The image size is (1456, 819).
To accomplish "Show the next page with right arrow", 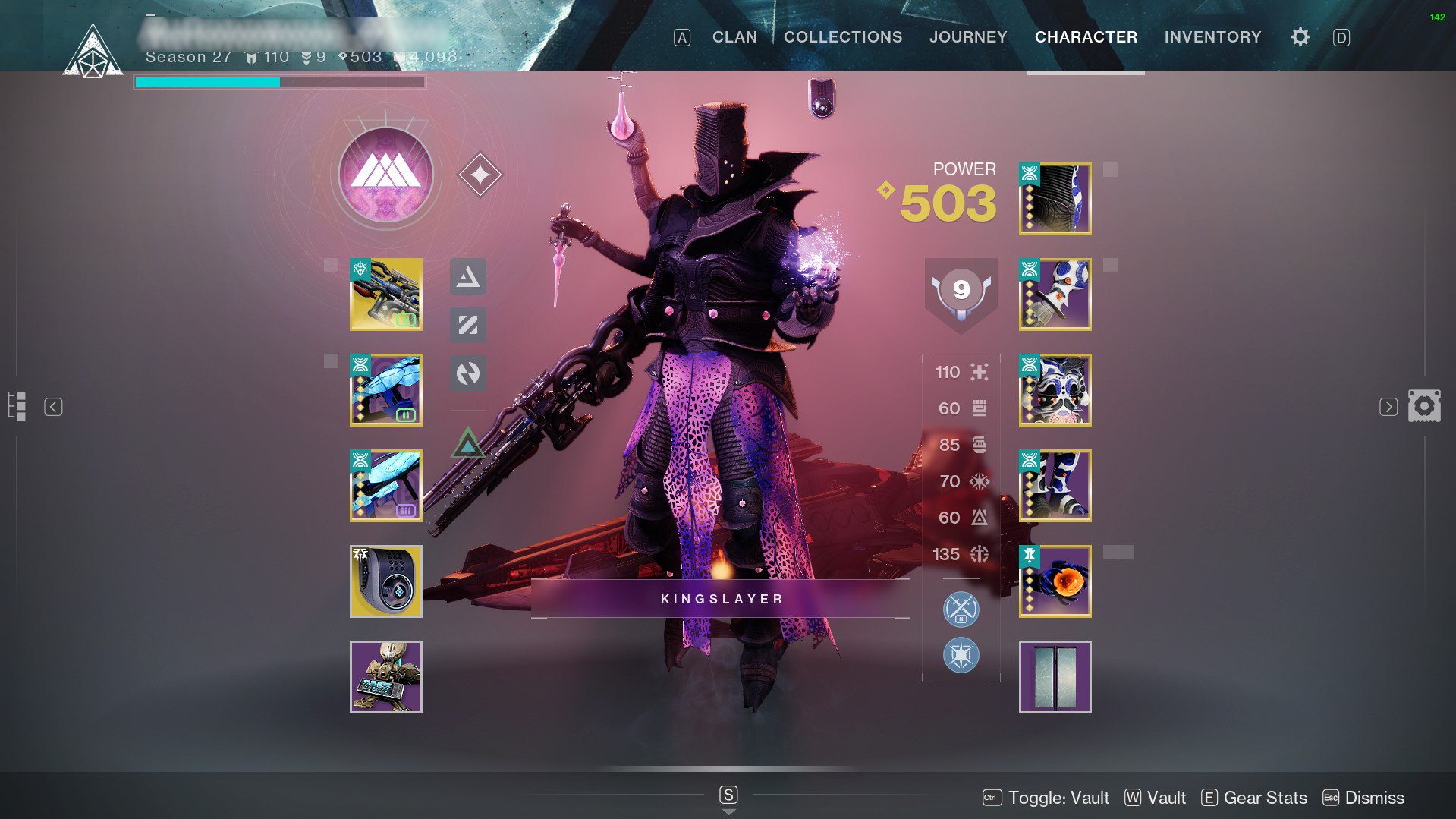I will click(x=1388, y=407).
